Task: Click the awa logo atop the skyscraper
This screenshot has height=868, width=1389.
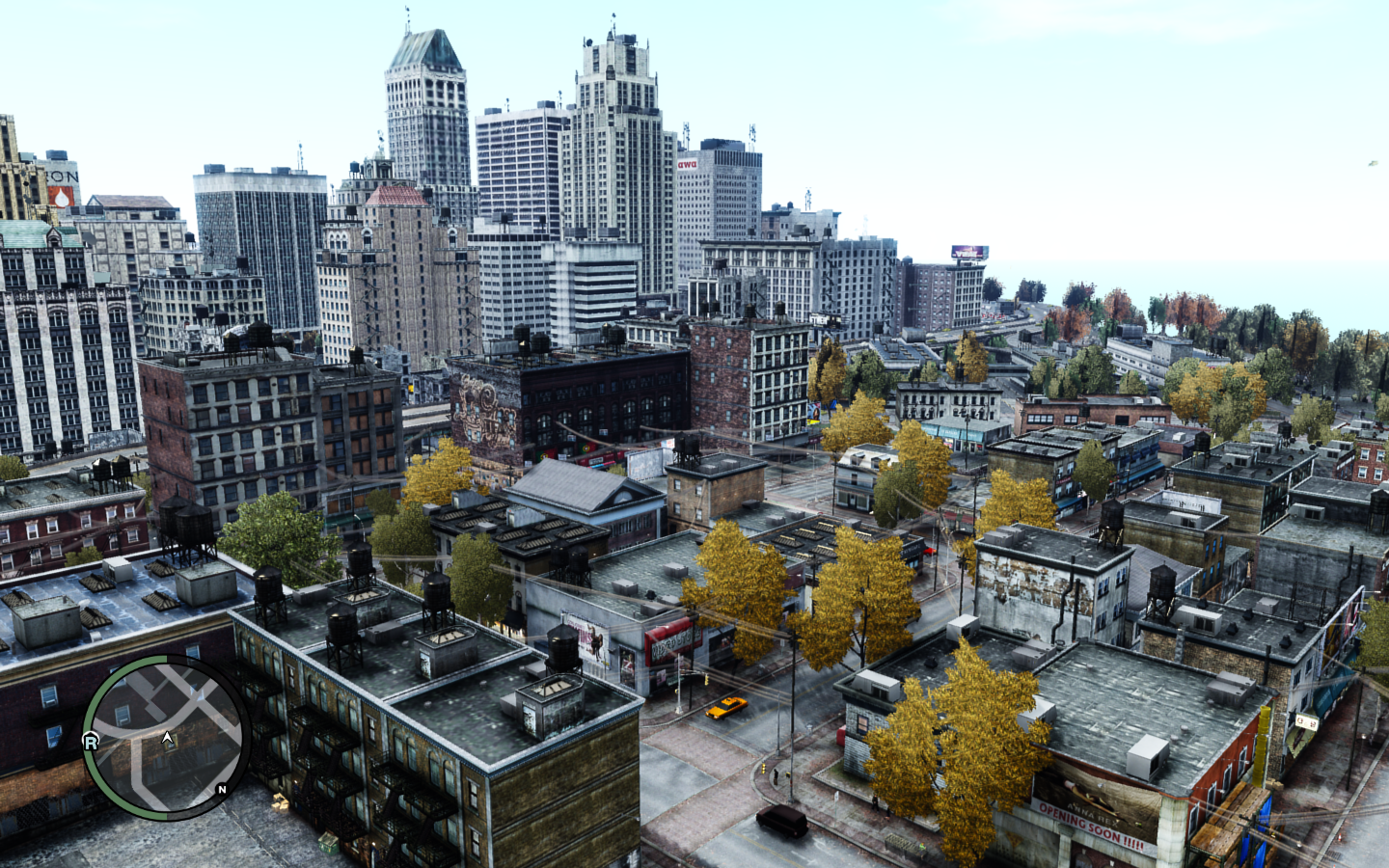Action: (686, 162)
